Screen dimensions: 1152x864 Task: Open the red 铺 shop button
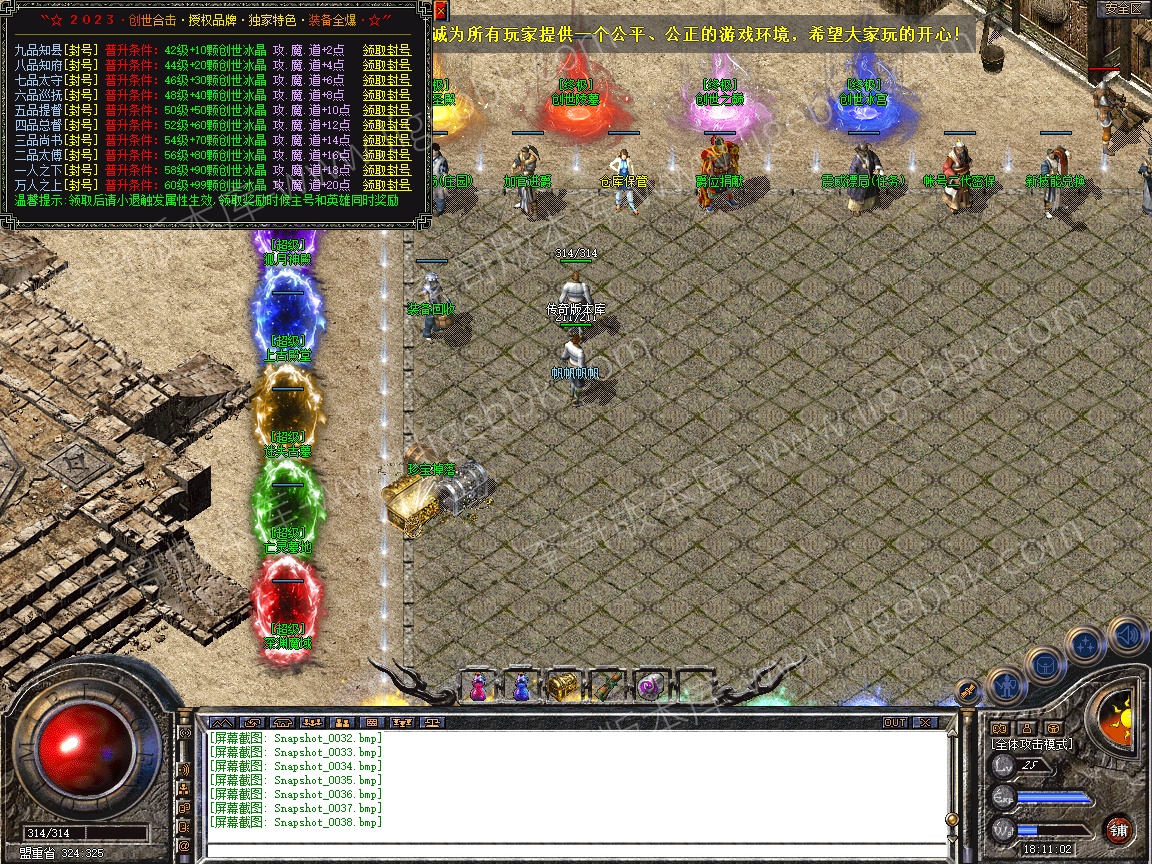pyautogui.click(x=1119, y=829)
